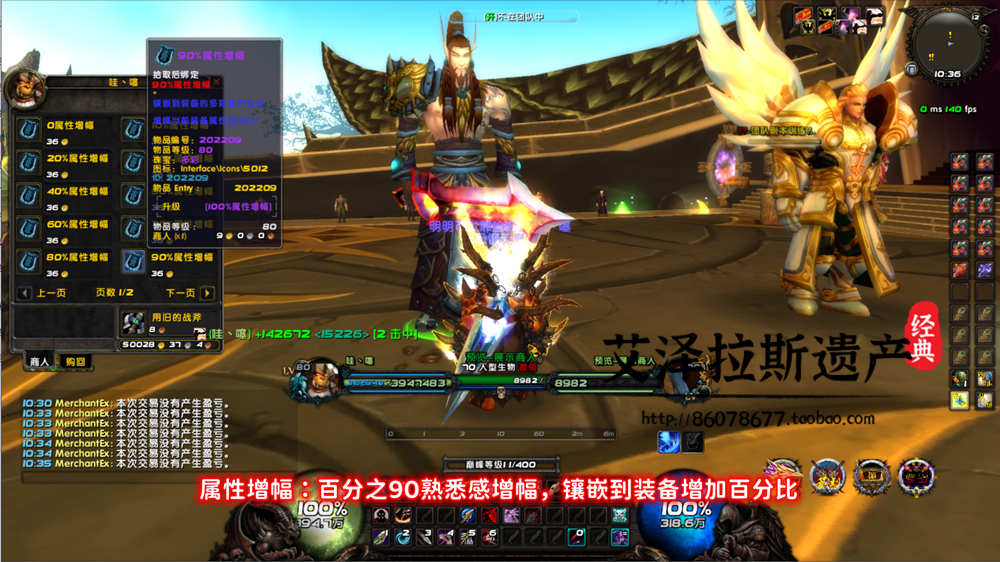Viewport: 1000px width, 562px height.
Task: Go to the next merchant page
Action: pyautogui.click(x=207, y=293)
